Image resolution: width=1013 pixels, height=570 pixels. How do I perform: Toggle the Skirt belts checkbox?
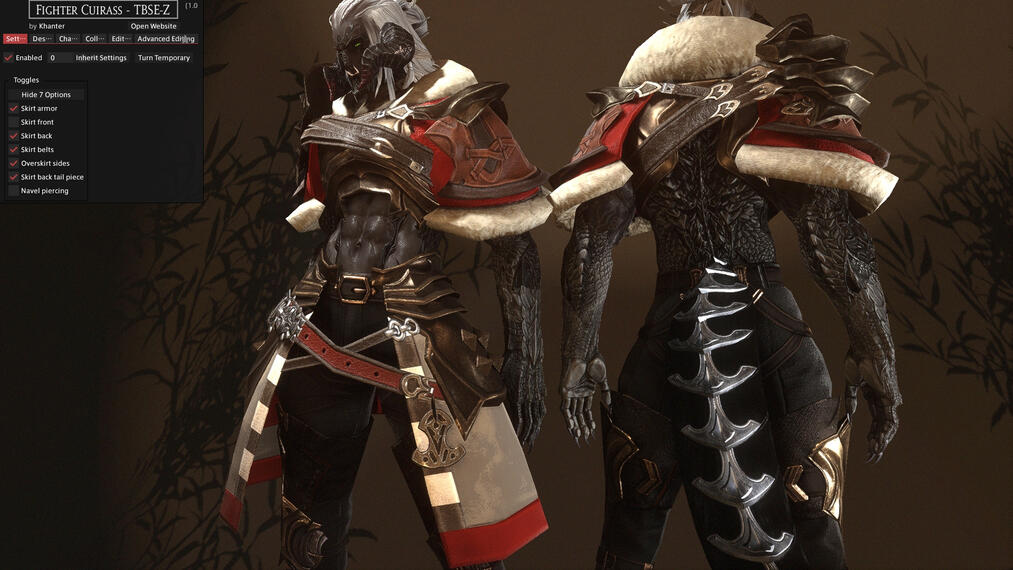coord(14,150)
